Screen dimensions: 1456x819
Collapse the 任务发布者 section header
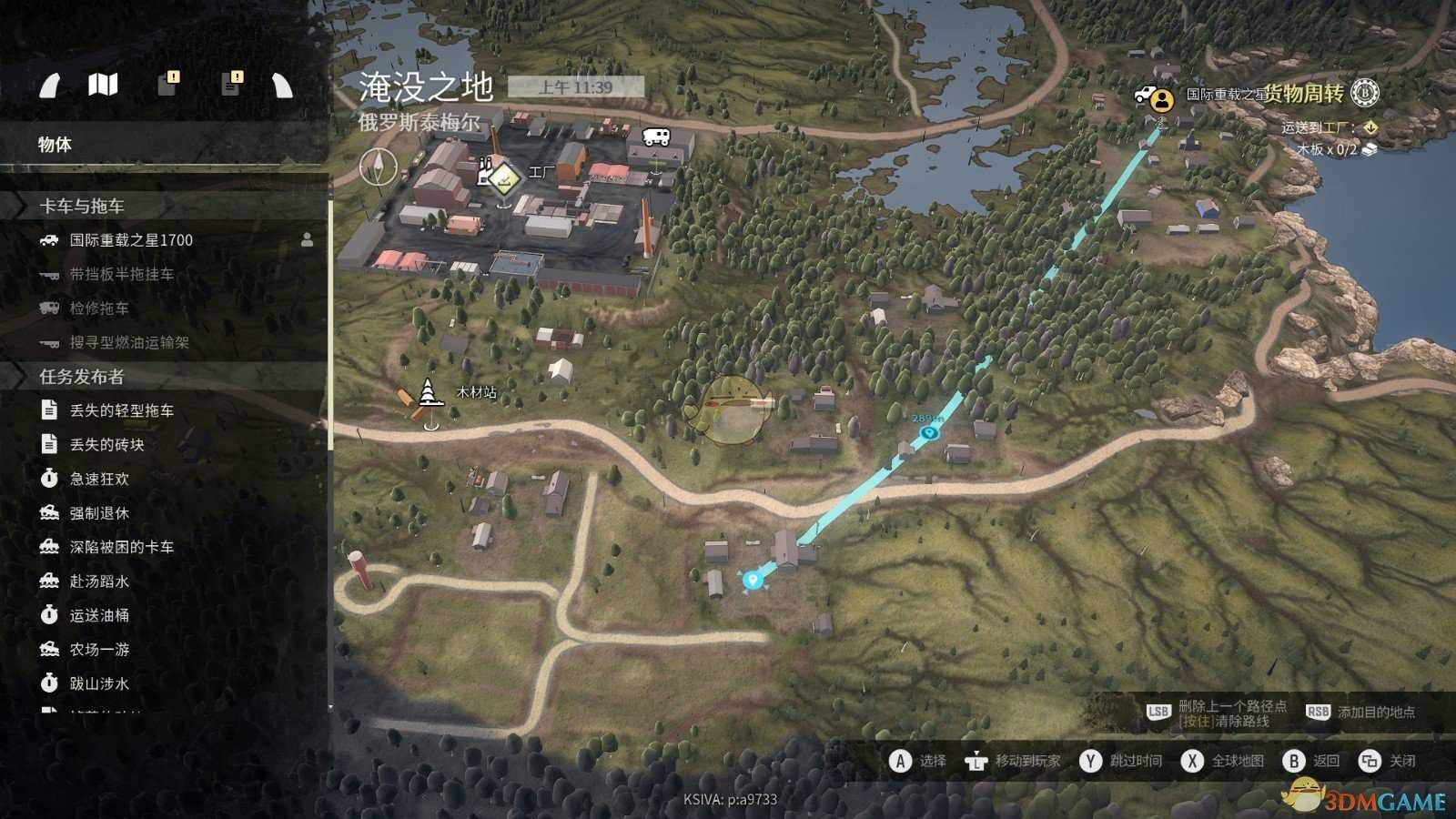(82, 377)
